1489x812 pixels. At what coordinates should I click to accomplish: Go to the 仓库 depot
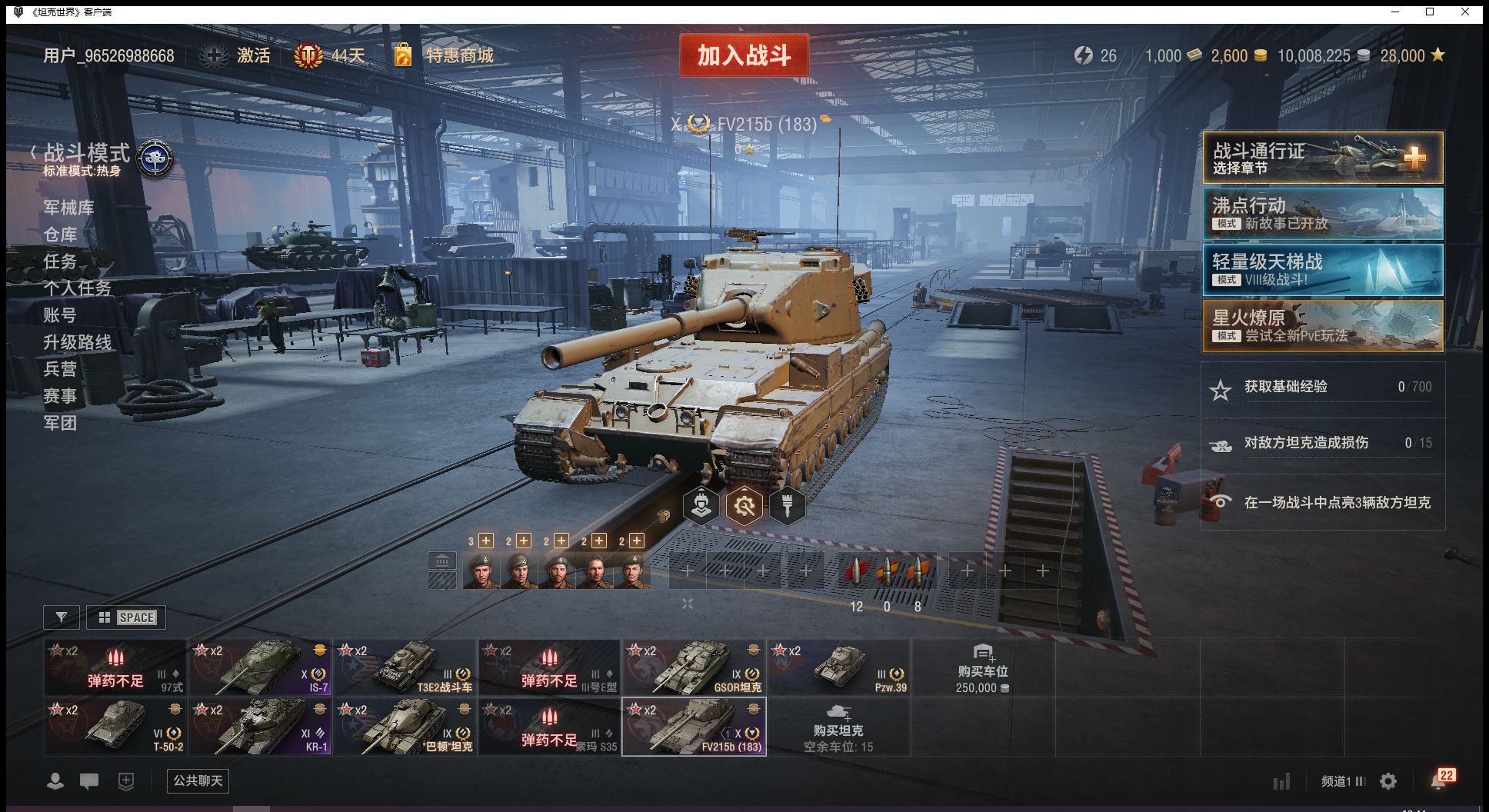pos(60,235)
